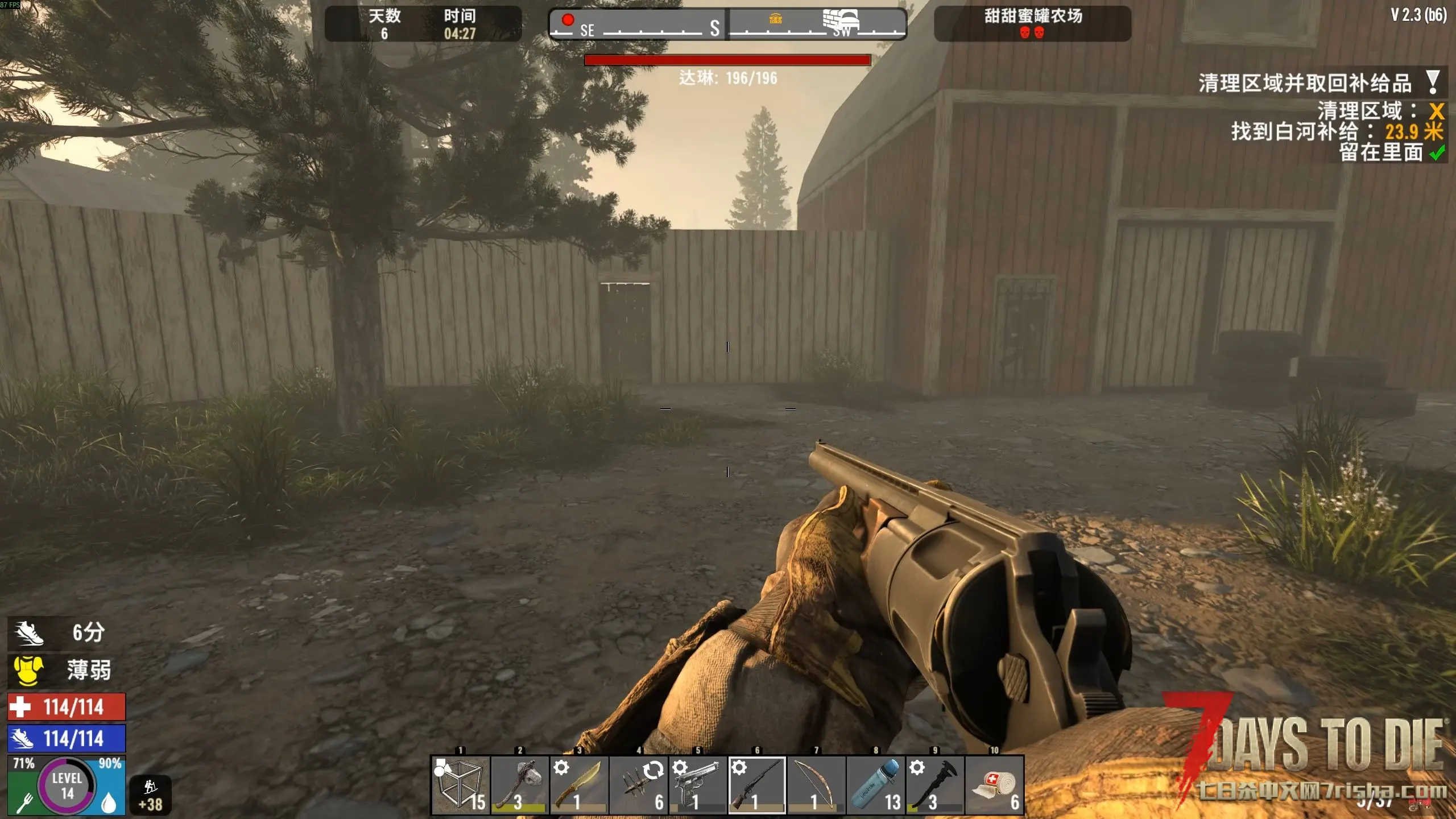Select the highlighted shotgun slot
Image resolution: width=1456 pixels, height=819 pixels.
(757, 785)
